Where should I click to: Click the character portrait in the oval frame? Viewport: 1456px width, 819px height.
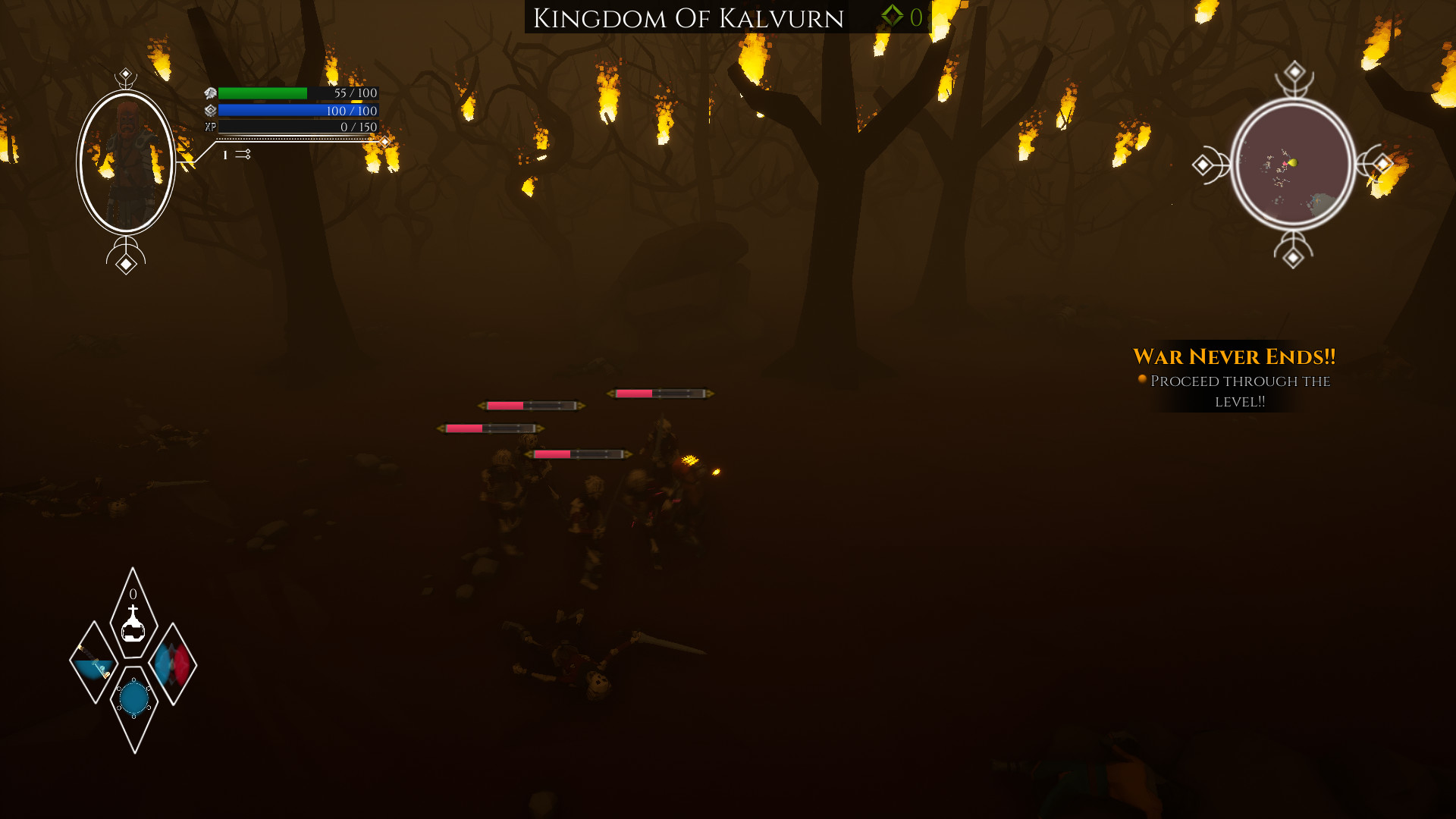(x=125, y=159)
